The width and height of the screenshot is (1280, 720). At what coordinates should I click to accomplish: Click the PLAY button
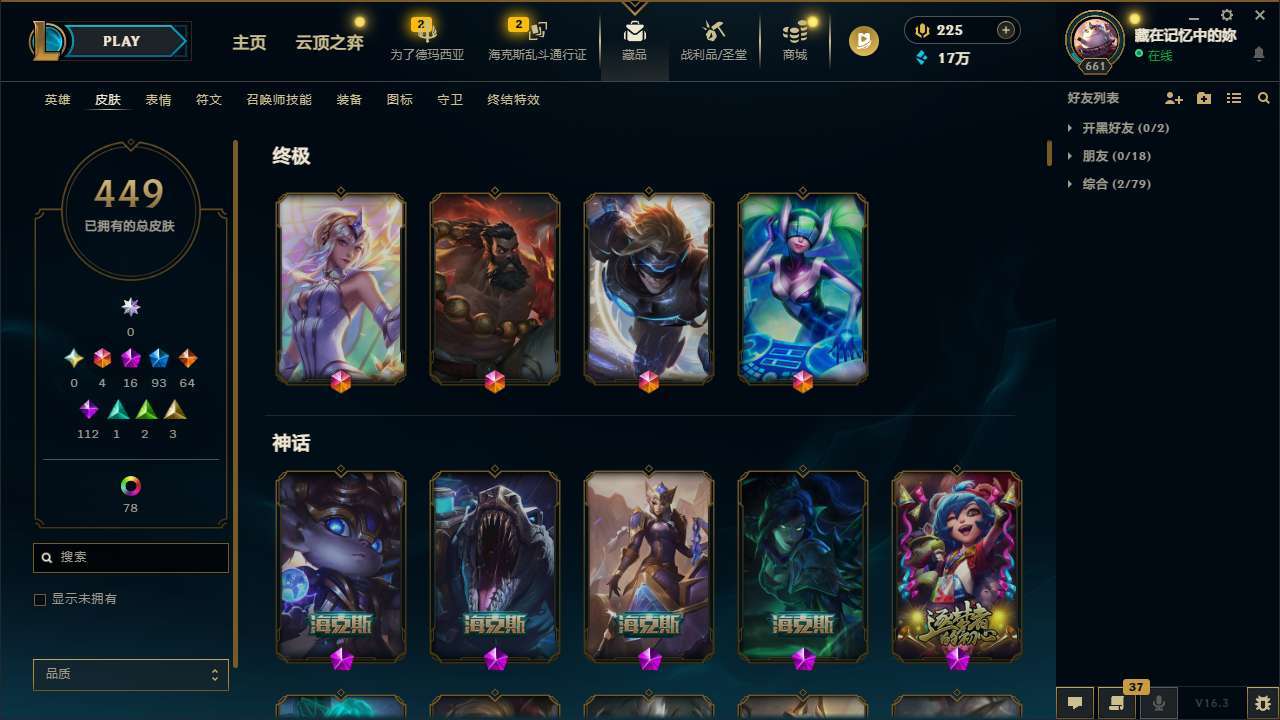click(121, 41)
